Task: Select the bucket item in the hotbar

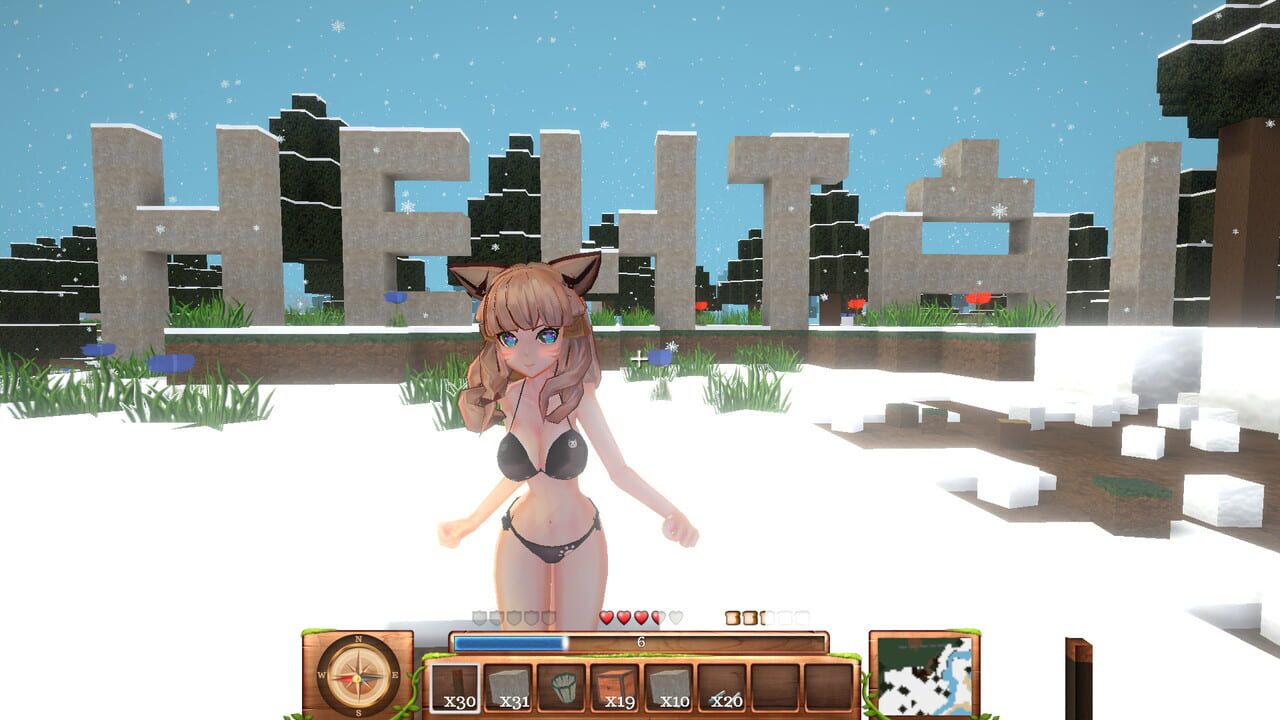Action: click(x=562, y=686)
